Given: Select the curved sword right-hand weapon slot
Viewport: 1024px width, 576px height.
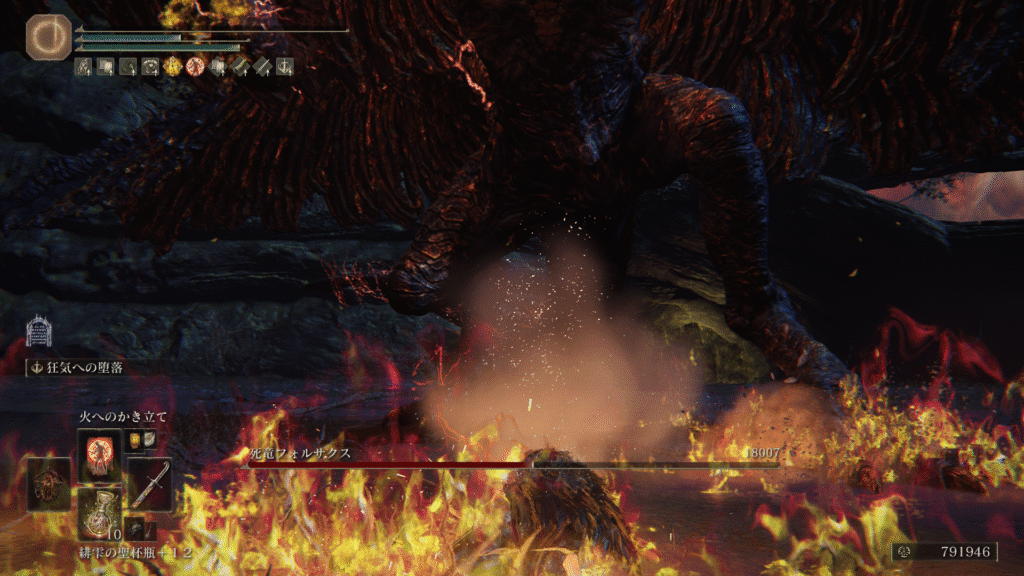Looking at the screenshot, I should pos(148,483).
